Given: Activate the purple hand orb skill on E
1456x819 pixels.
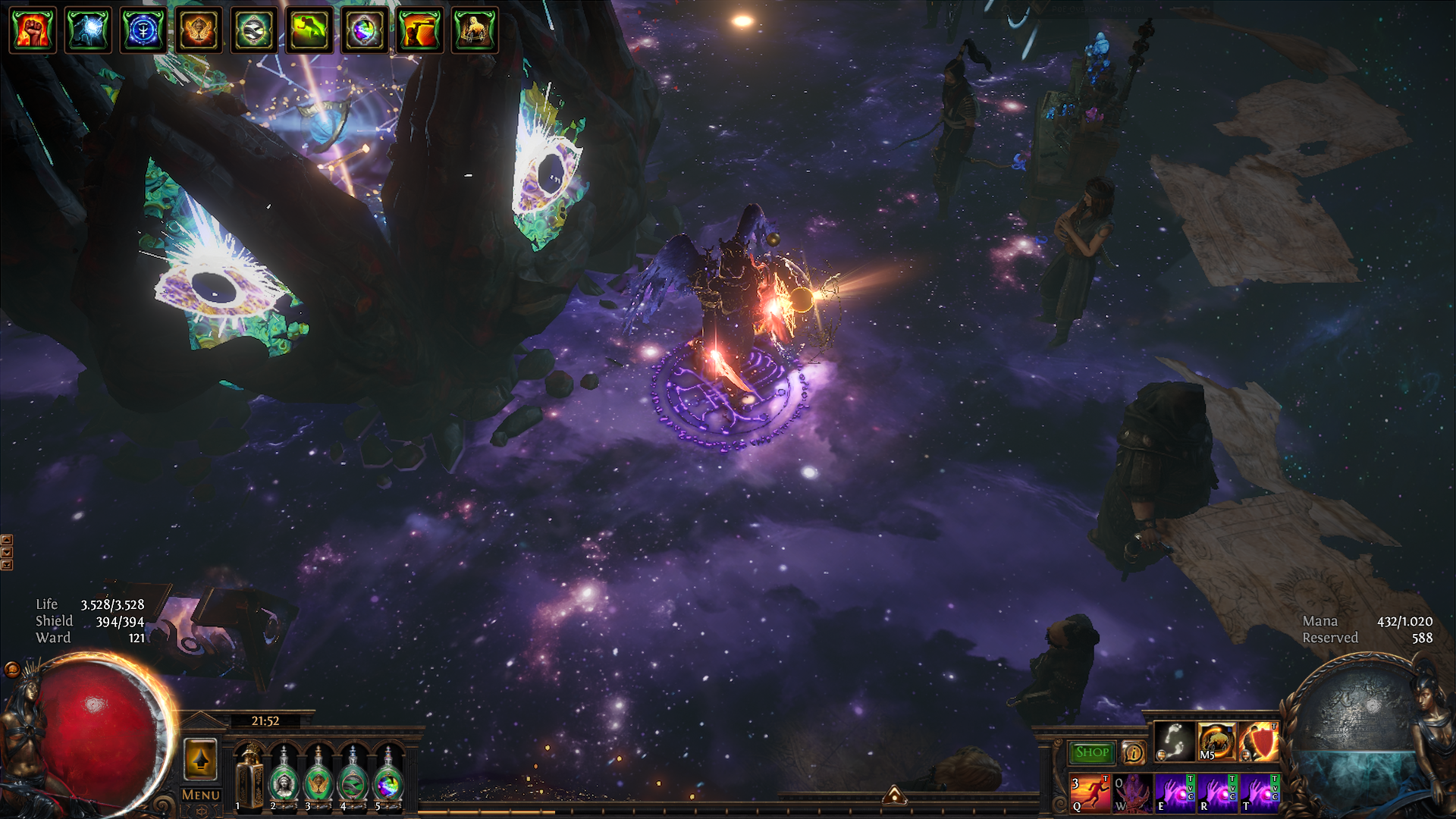Looking at the screenshot, I should tap(1174, 793).
